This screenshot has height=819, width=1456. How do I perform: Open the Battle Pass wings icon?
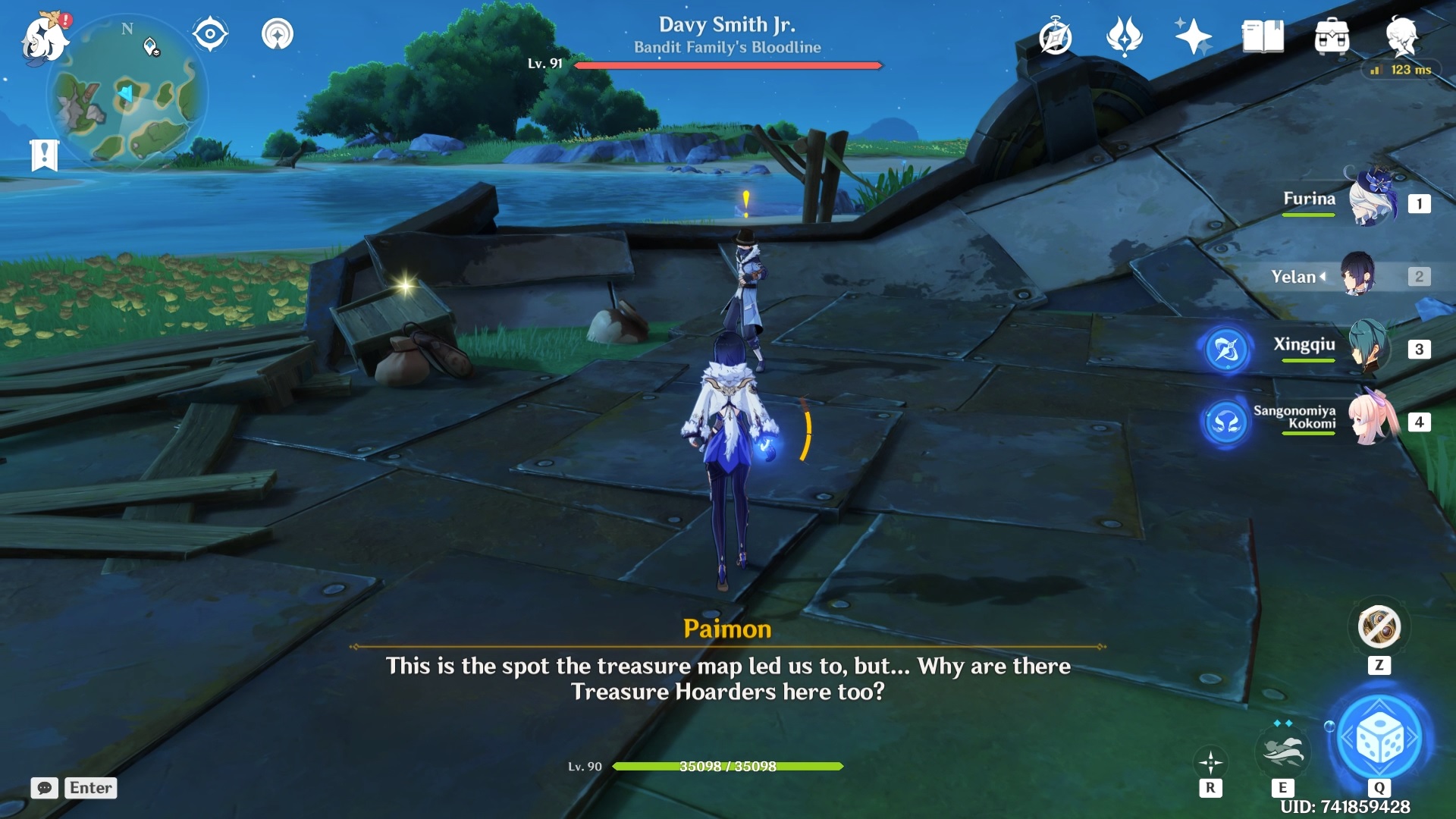point(1125,34)
